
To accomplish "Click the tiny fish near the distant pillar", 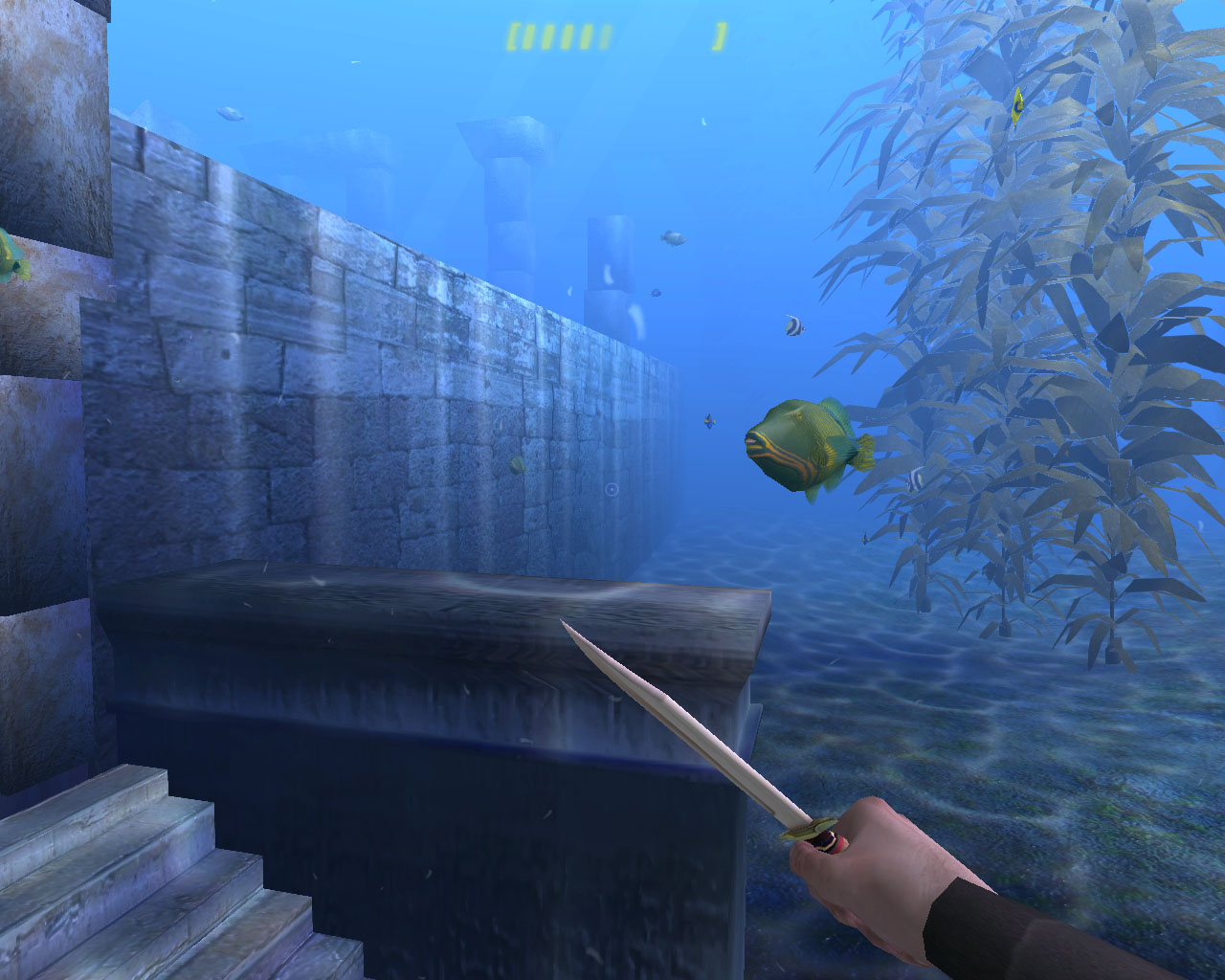I will tap(674, 238).
